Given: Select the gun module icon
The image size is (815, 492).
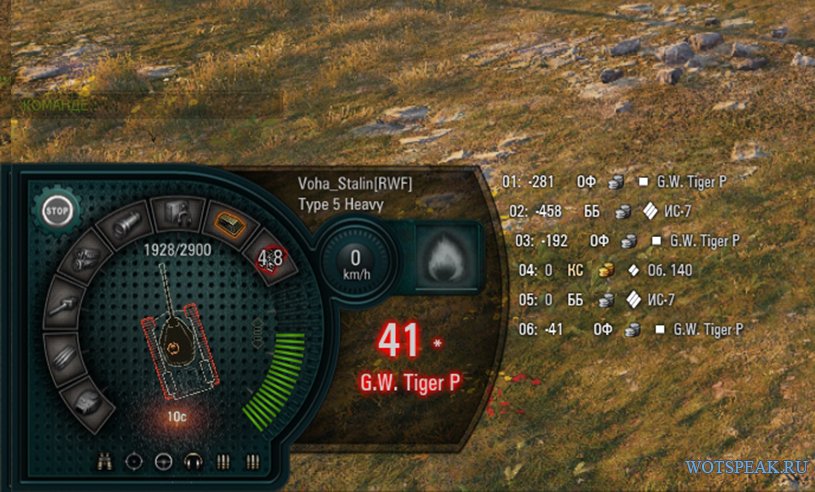Looking at the screenshot, I should click(64, 308).
